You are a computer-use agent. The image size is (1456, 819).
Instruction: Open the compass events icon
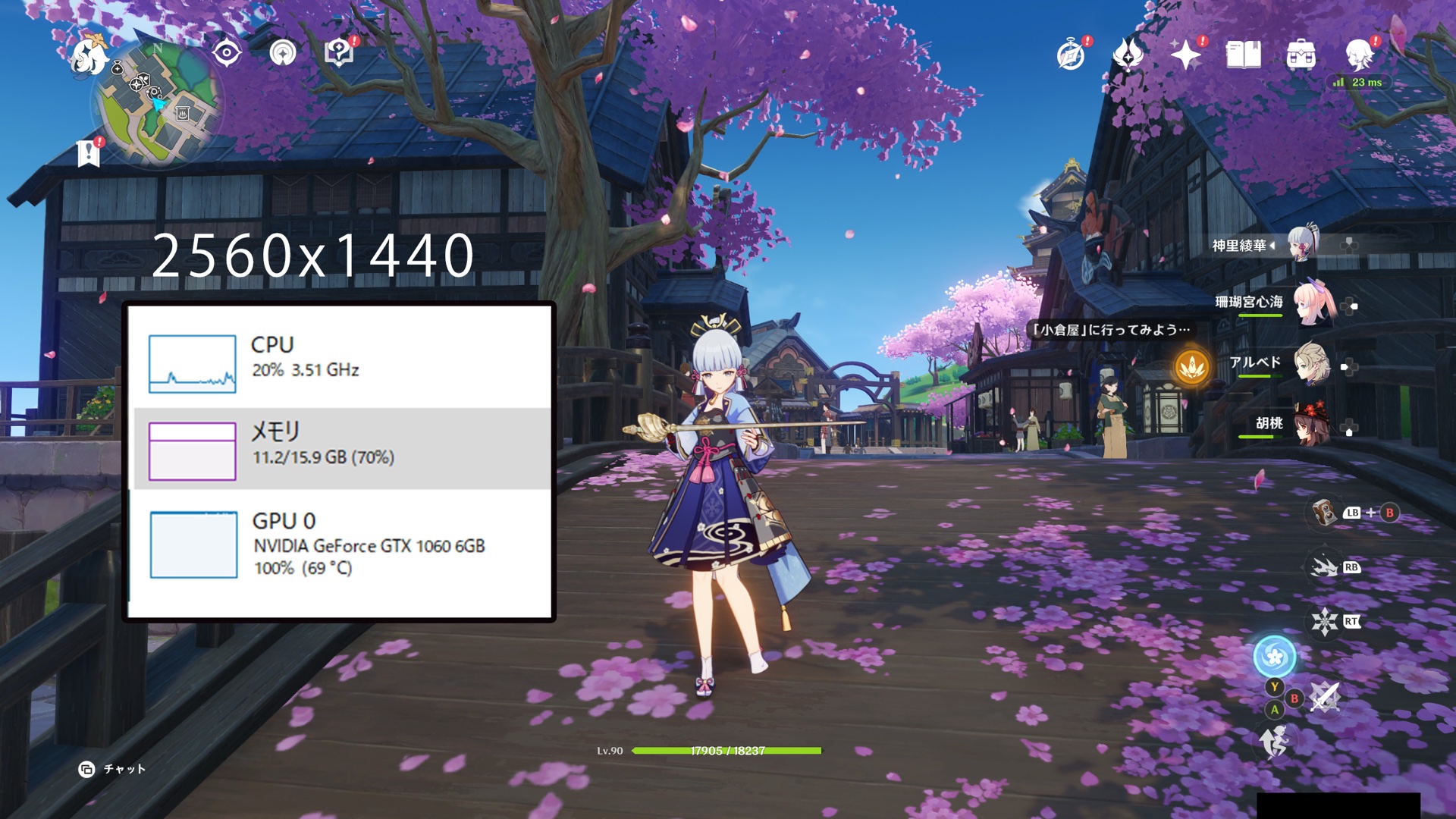coord(1071,55)
